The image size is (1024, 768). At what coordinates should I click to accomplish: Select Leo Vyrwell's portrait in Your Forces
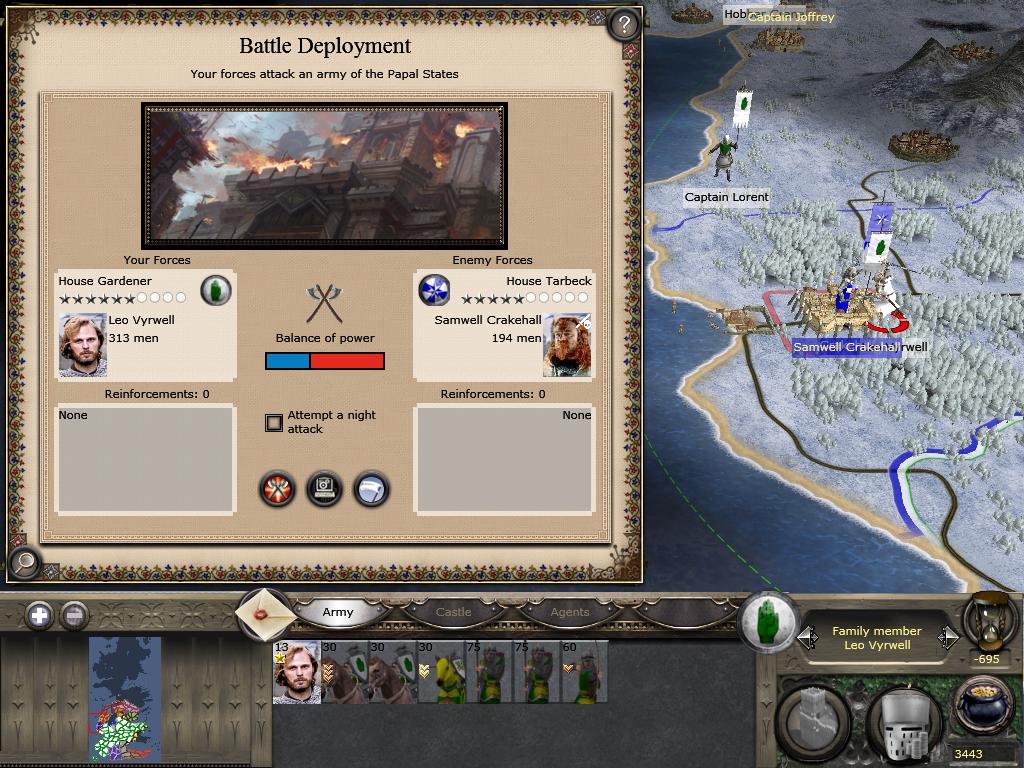pos(82,345)
